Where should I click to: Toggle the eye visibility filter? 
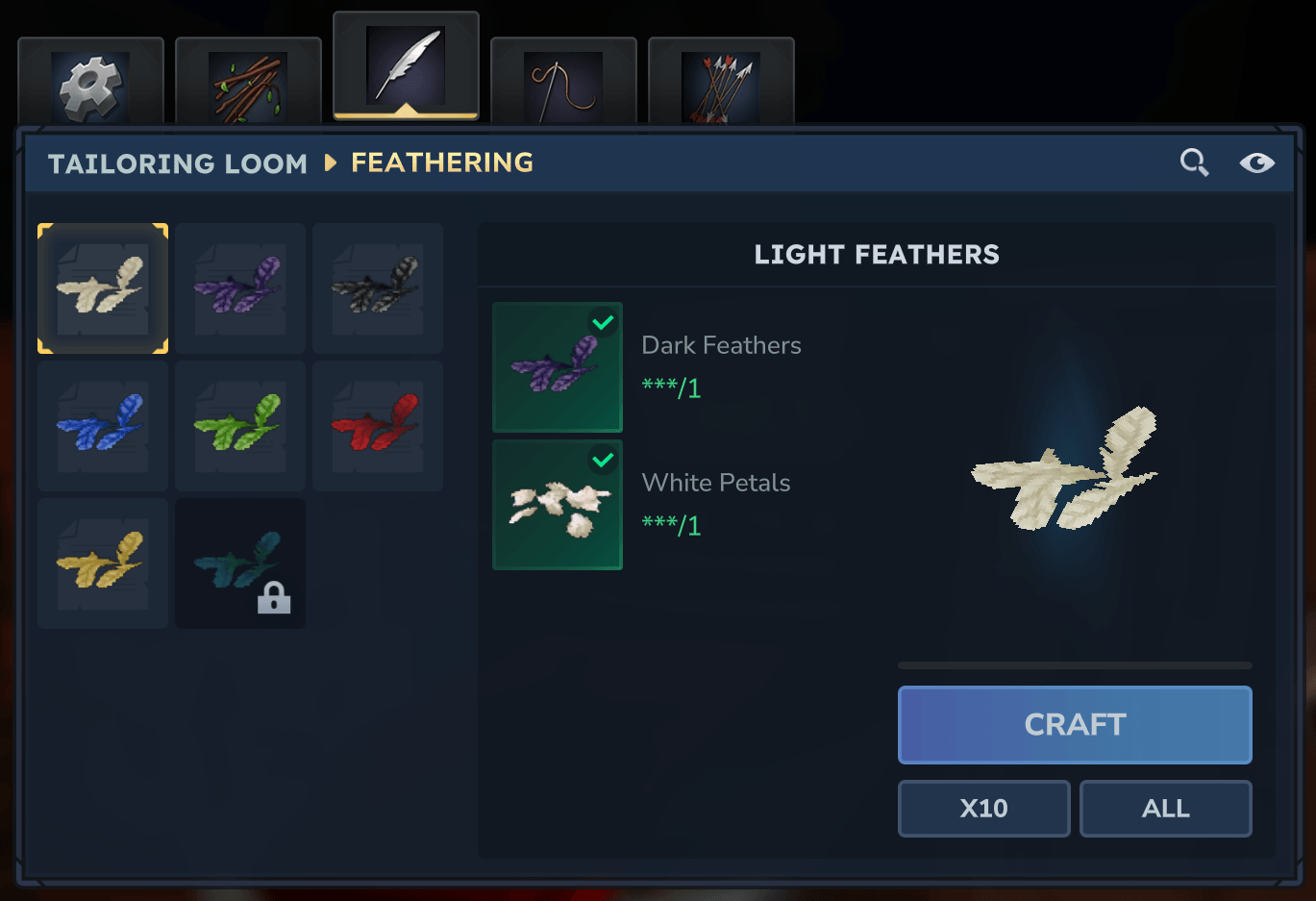coord(1256,163)
